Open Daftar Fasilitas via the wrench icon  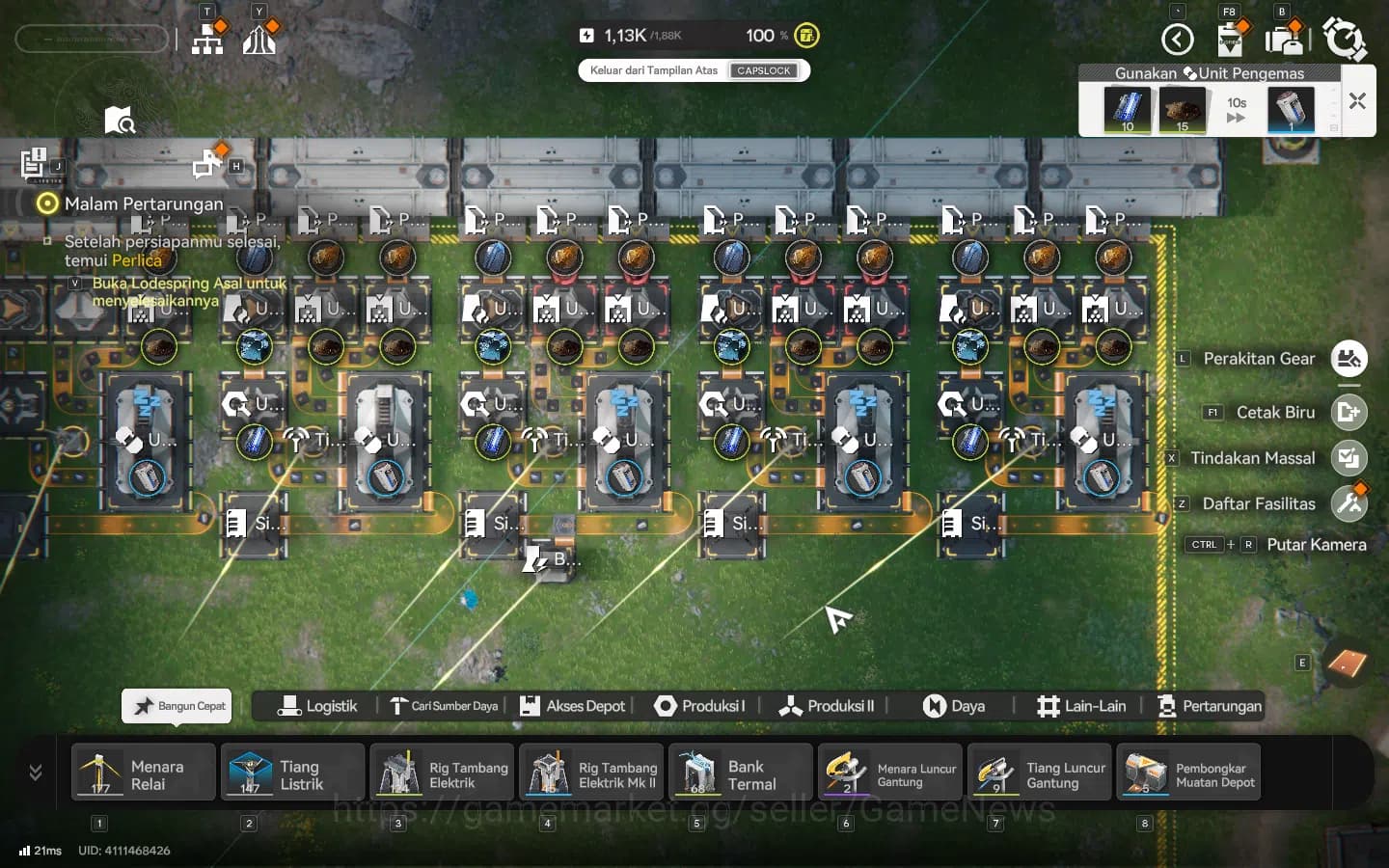(x=1350, y=502)
